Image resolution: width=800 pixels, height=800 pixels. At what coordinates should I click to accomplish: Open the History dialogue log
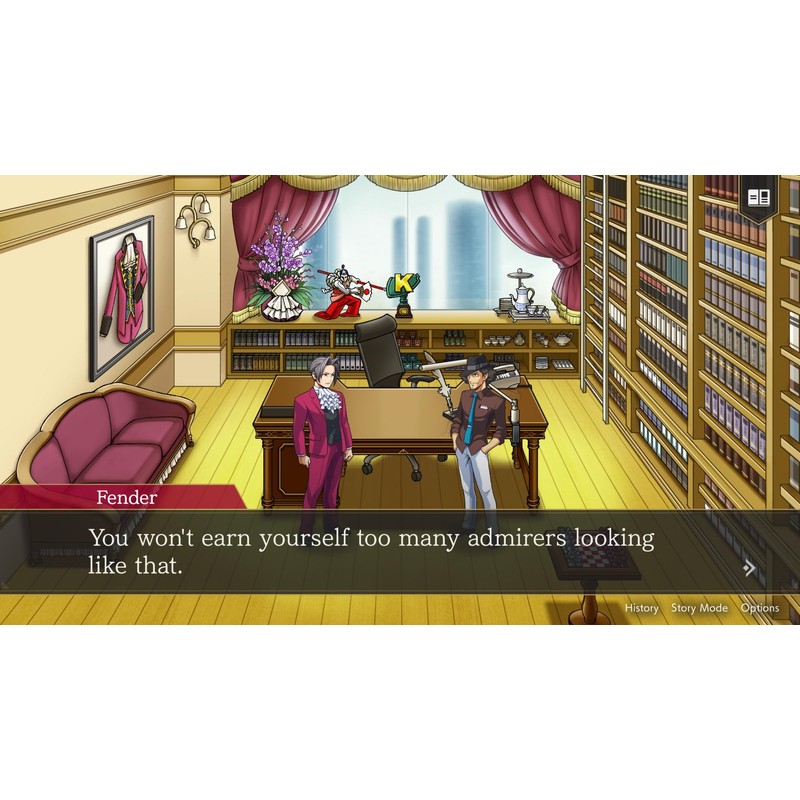tap(642, 608)
